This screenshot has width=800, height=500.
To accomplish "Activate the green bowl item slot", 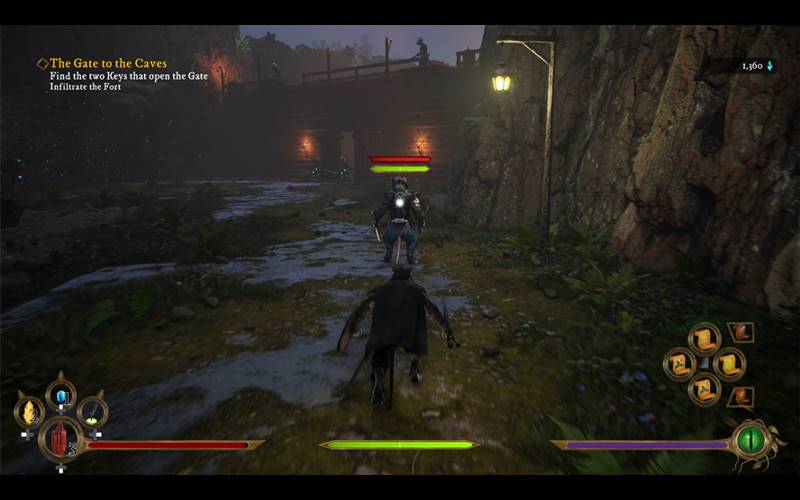I will coord(92,410).
